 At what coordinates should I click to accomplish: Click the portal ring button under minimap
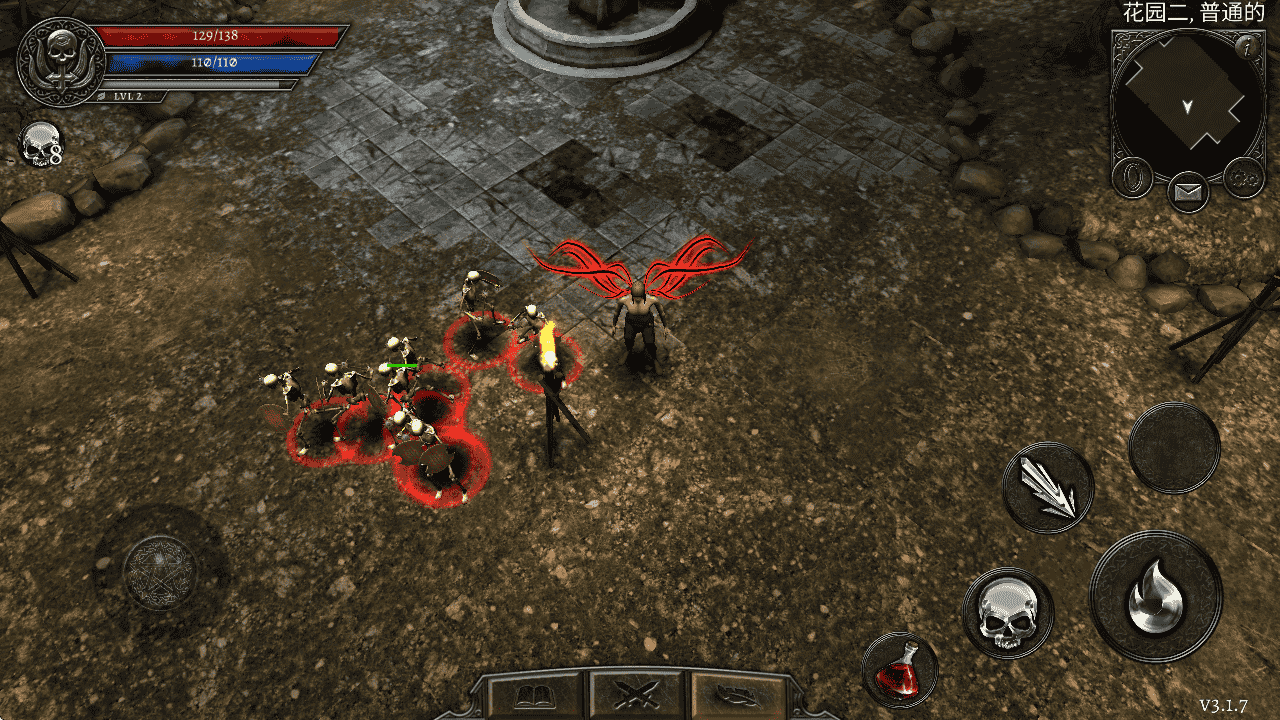pyautogui.click(x=1133, y=178)
